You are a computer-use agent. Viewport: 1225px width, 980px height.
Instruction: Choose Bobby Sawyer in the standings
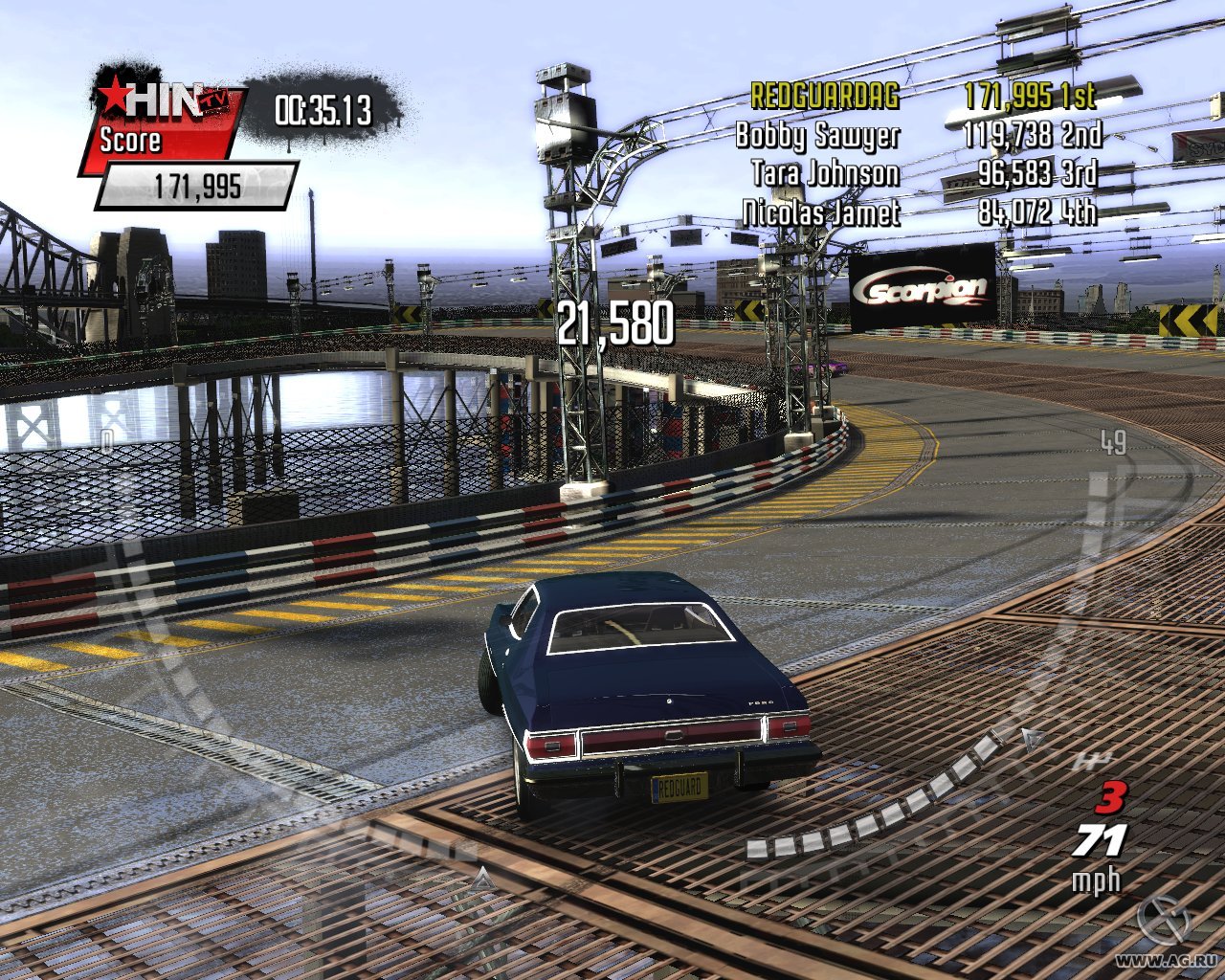(x=918, y=135)
